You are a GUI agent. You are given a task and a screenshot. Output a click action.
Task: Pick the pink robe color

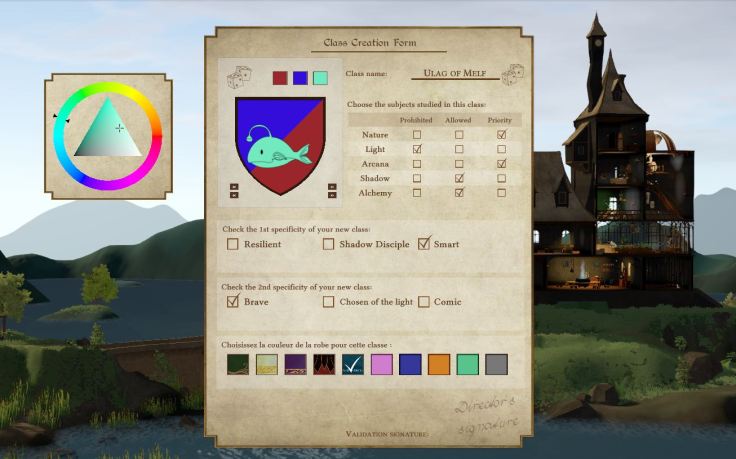382,364
